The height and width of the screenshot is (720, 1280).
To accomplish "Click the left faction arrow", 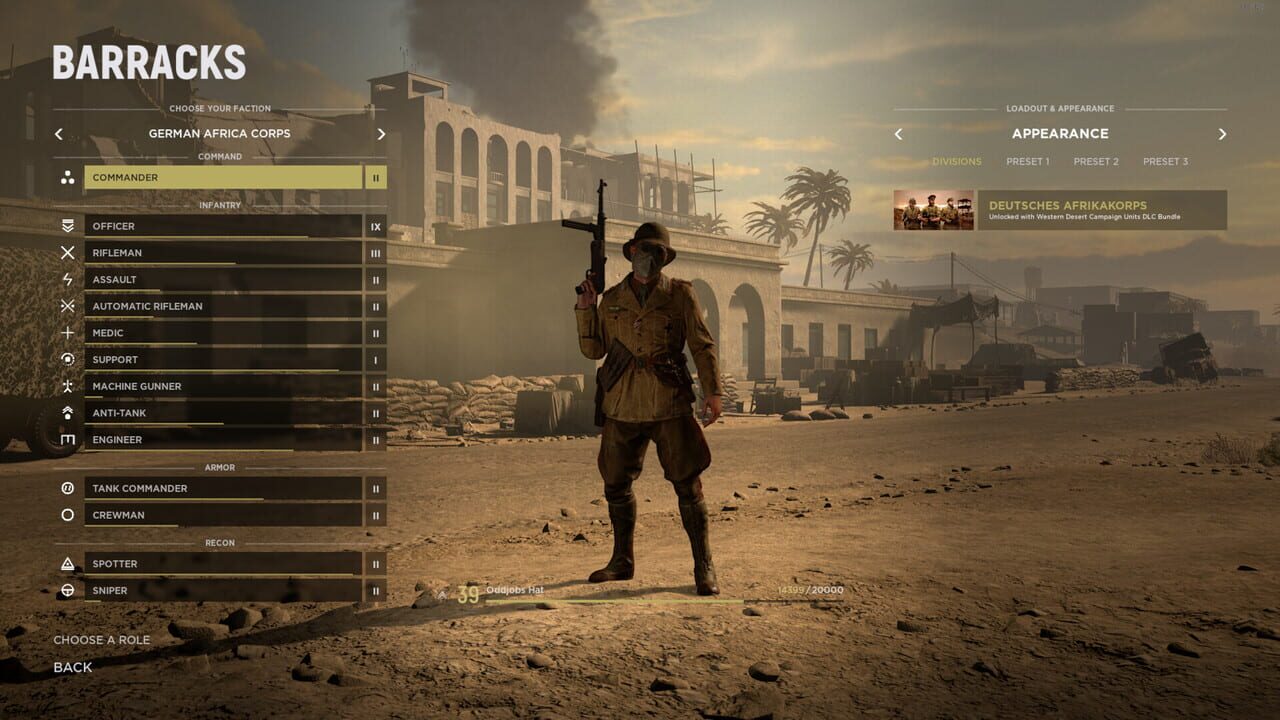I will coord(58,133).
